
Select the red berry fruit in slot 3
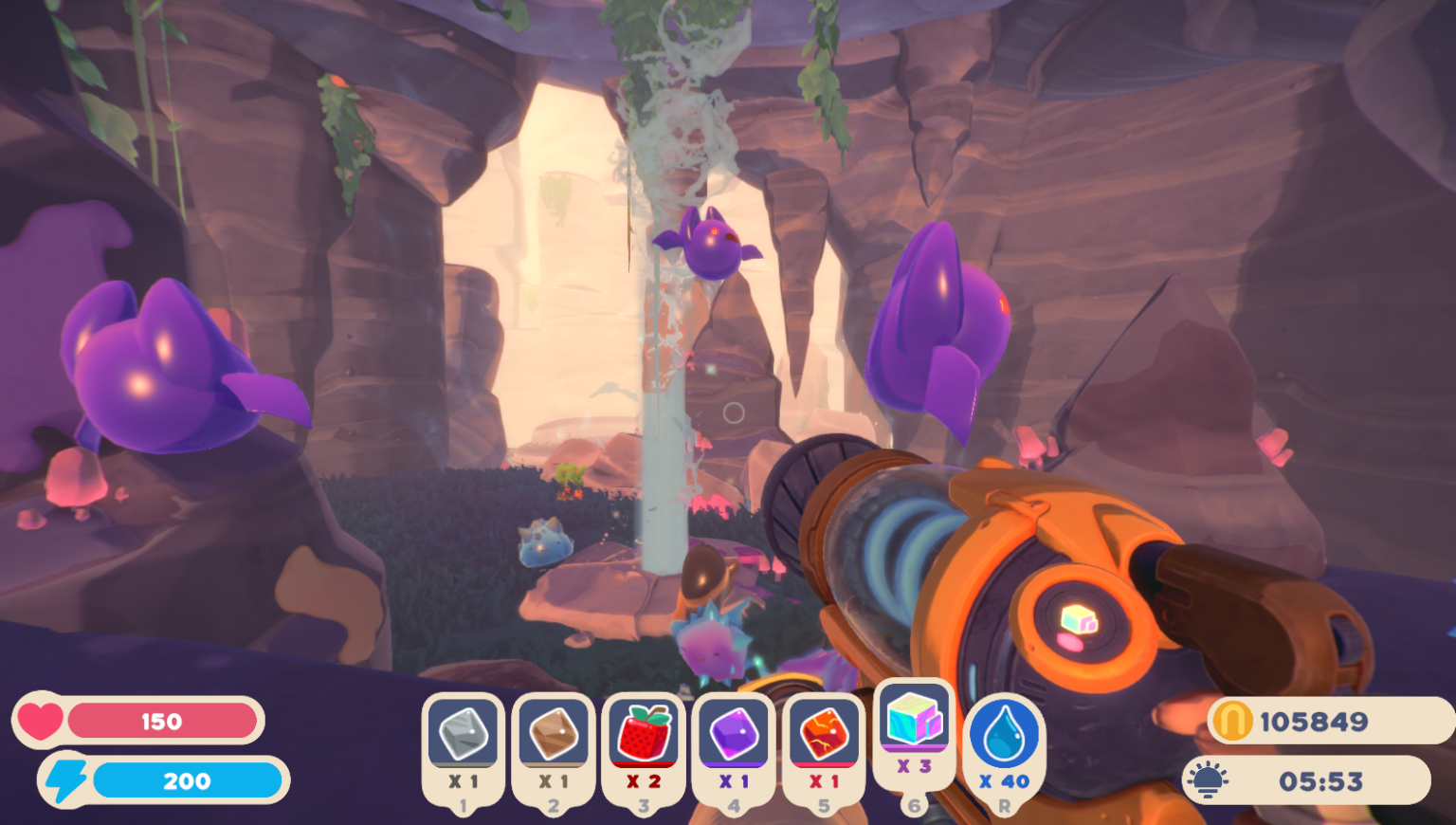tap(644, 735)
